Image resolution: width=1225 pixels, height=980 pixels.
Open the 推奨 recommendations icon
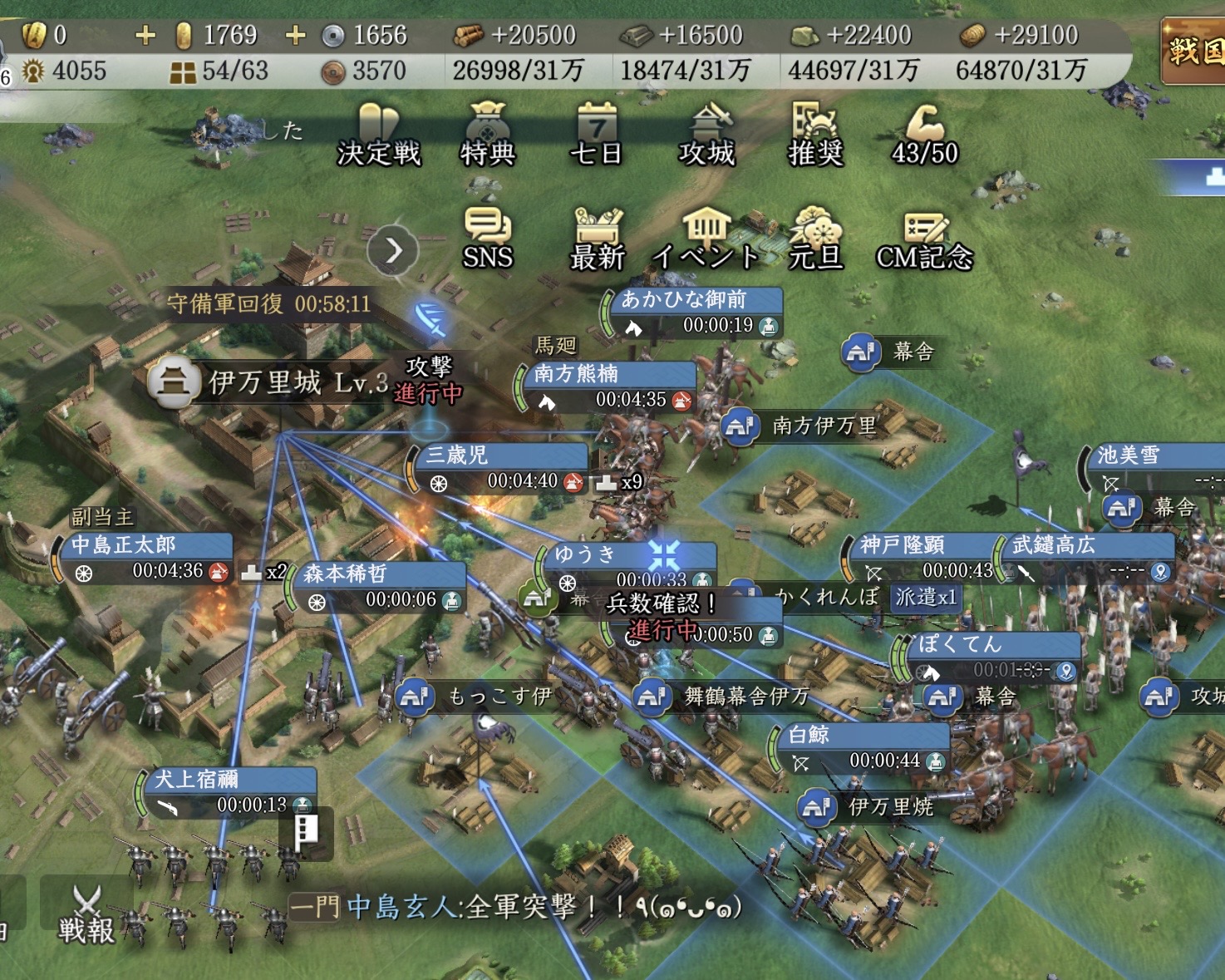[x=815, y=135]
